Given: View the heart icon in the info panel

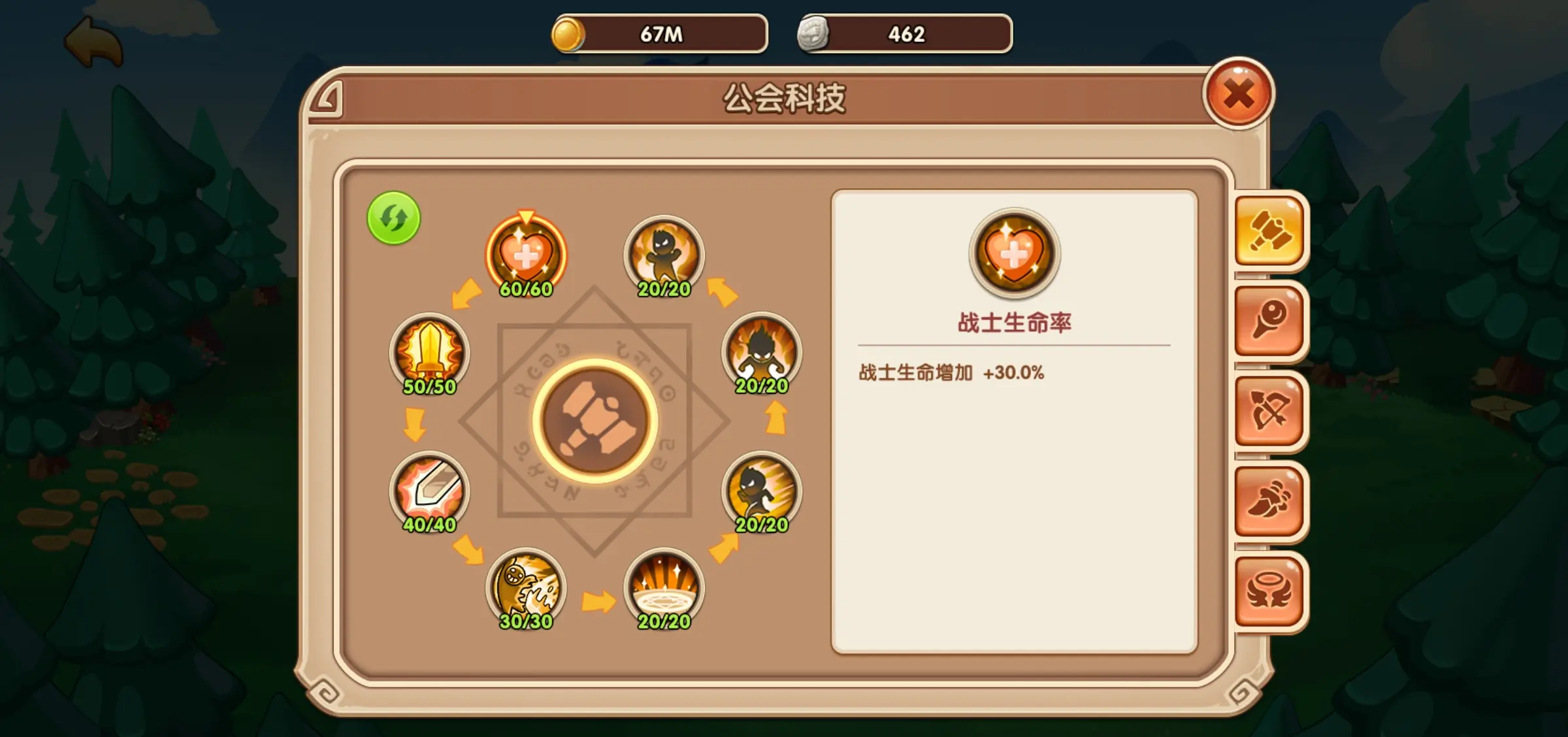Looking at the screenshot, I should pyautogui.click(x=1016, y=255).
